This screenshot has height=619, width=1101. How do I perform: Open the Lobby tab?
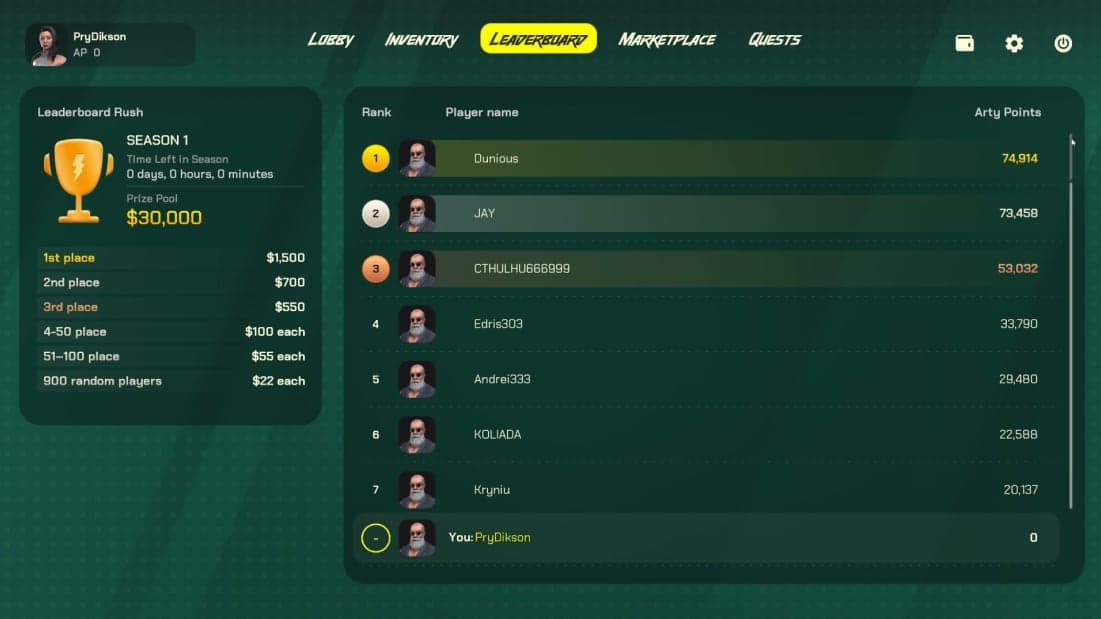coord(331,40)
